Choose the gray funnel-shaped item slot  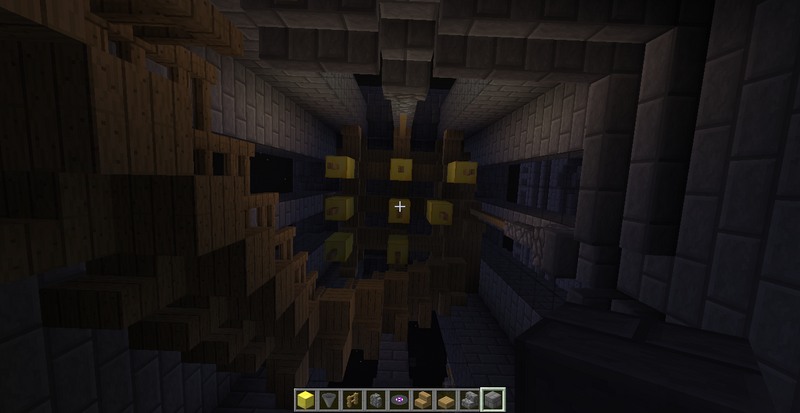(x=328, y=400)
